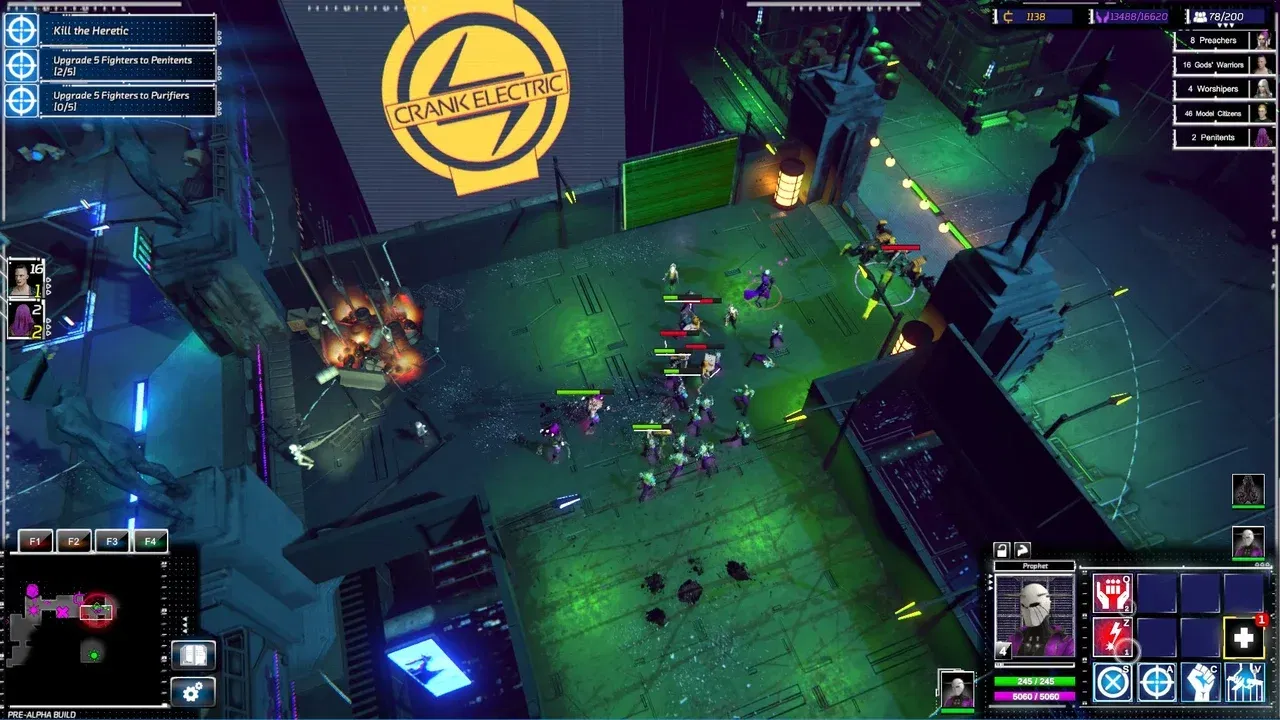Switch to the F4 control group tab
This screenshot has width=1280, height=720.
[x=152, y=540]
